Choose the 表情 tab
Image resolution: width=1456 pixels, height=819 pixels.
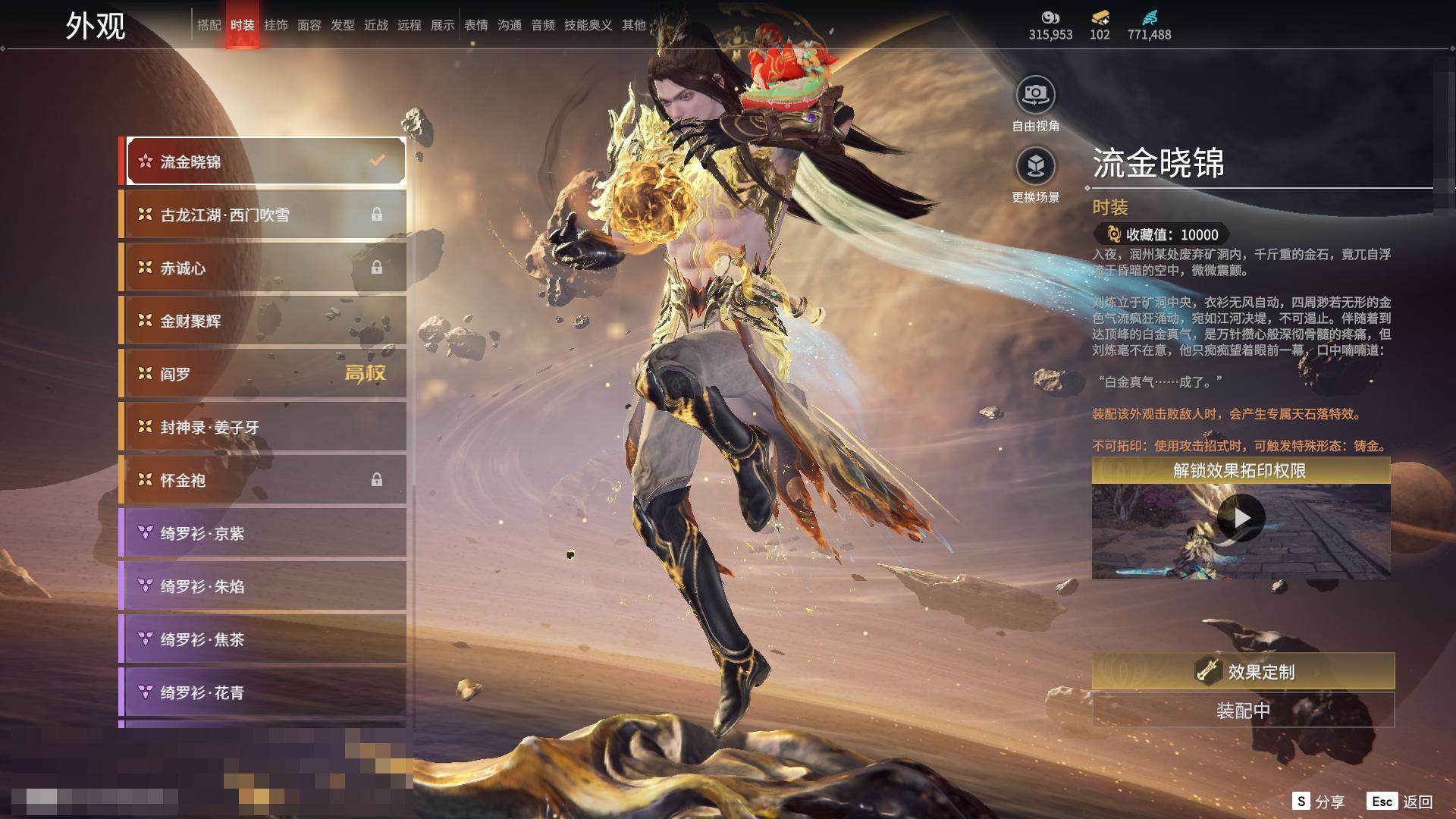coord(475,25)
